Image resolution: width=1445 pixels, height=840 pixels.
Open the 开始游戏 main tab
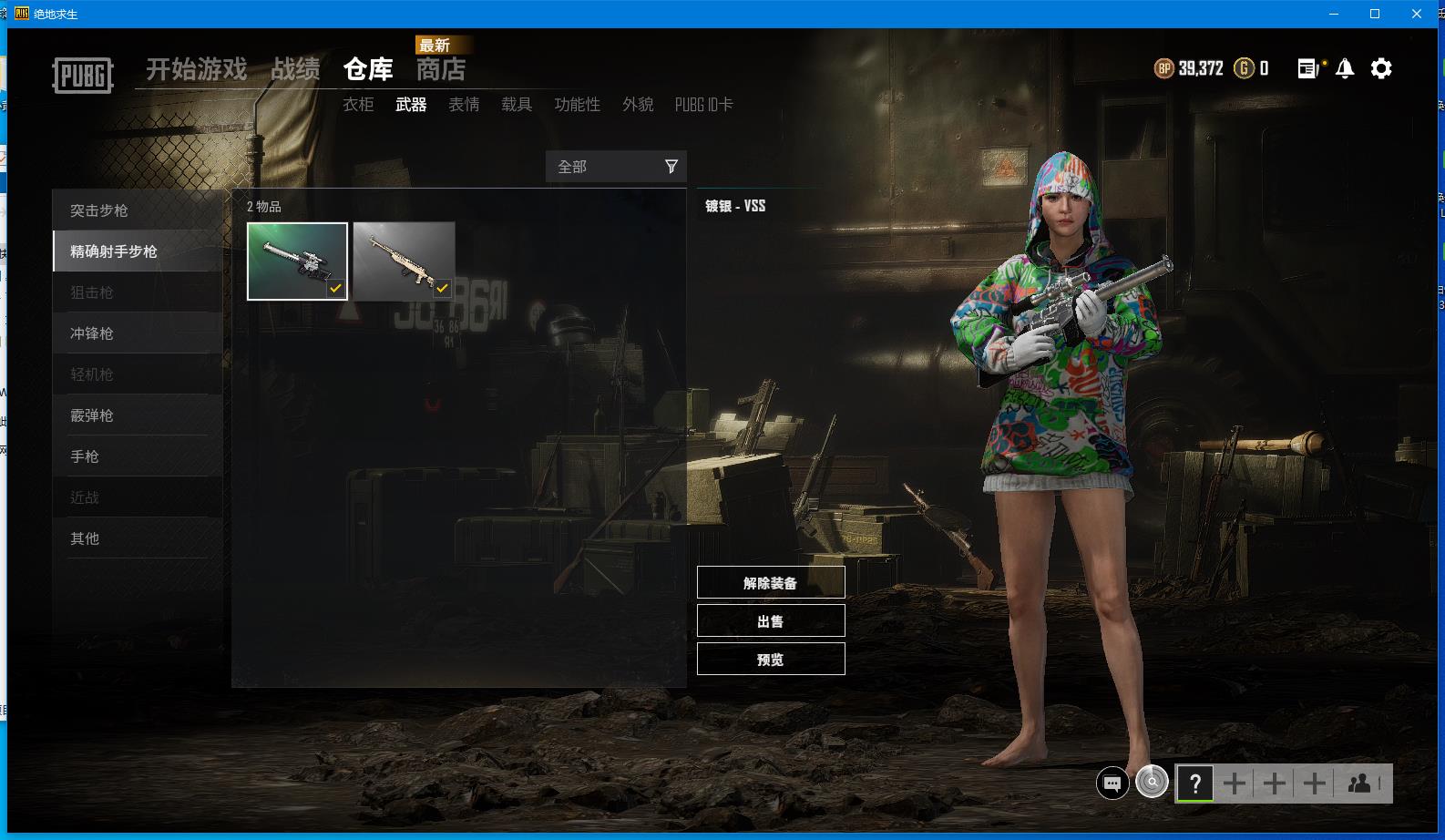point(196,69)
